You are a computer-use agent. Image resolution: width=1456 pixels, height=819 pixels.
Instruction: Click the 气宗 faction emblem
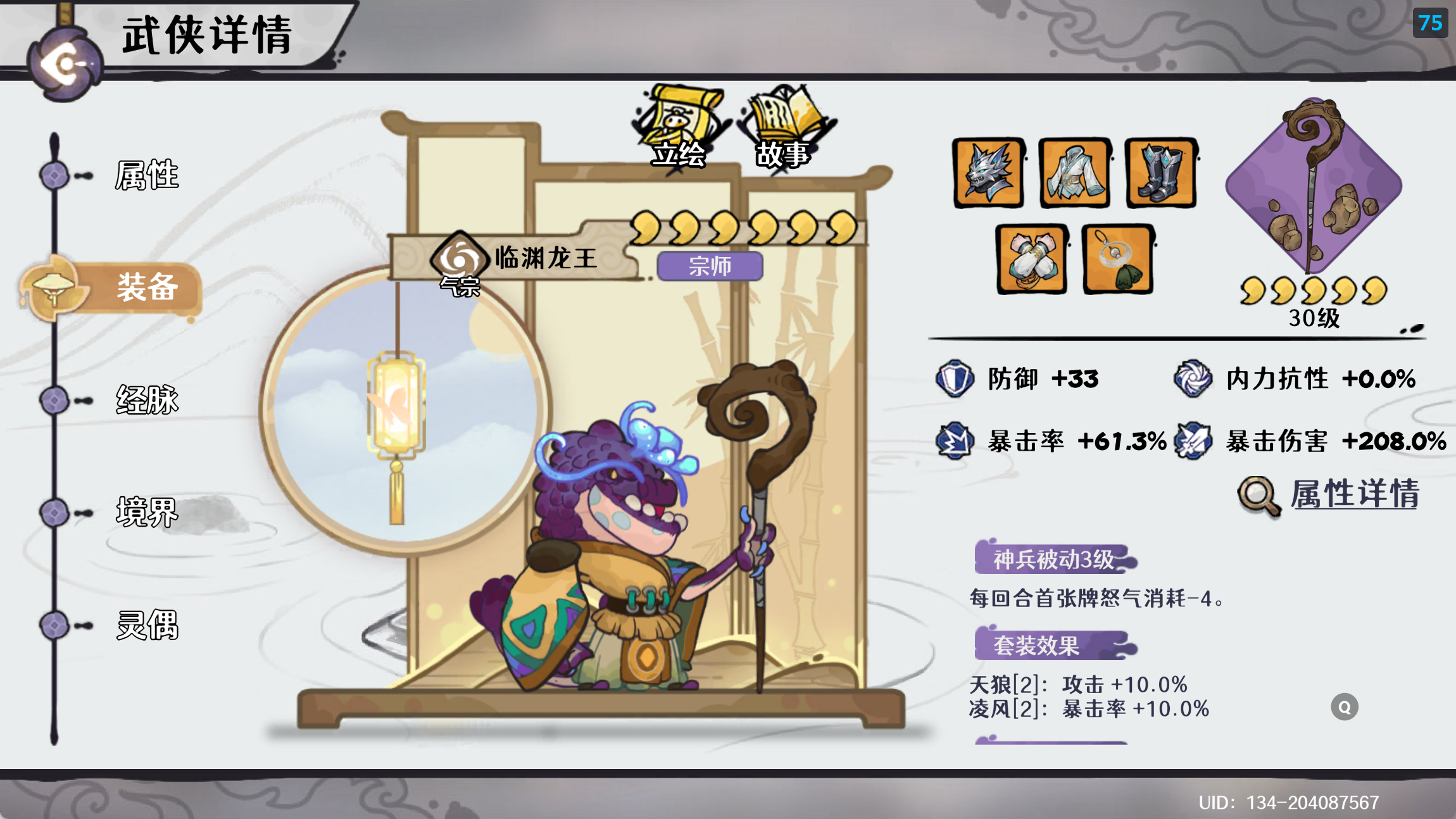click(x=460, y=259)
